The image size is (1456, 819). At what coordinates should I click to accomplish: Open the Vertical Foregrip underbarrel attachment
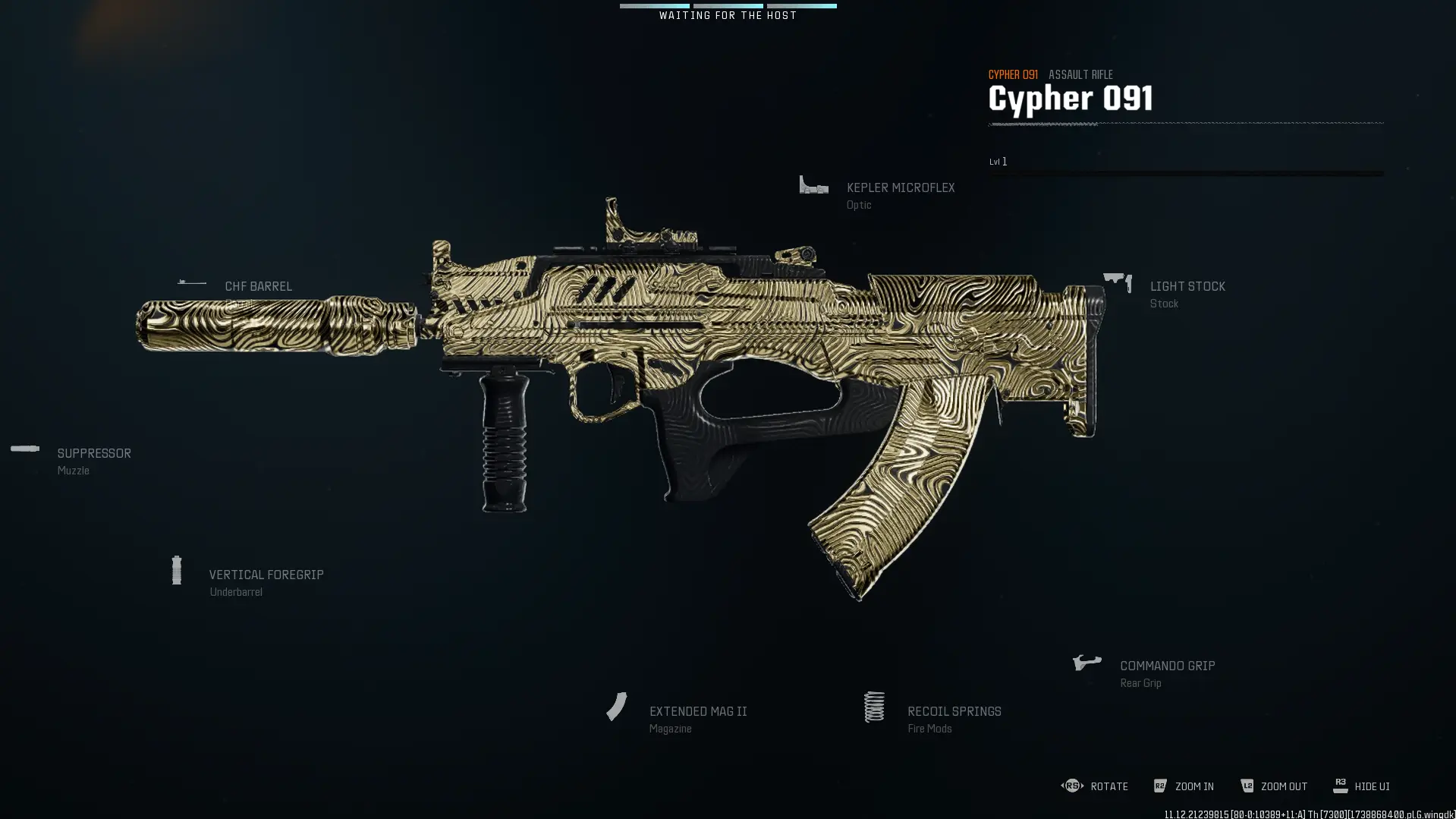click(177, 570)
